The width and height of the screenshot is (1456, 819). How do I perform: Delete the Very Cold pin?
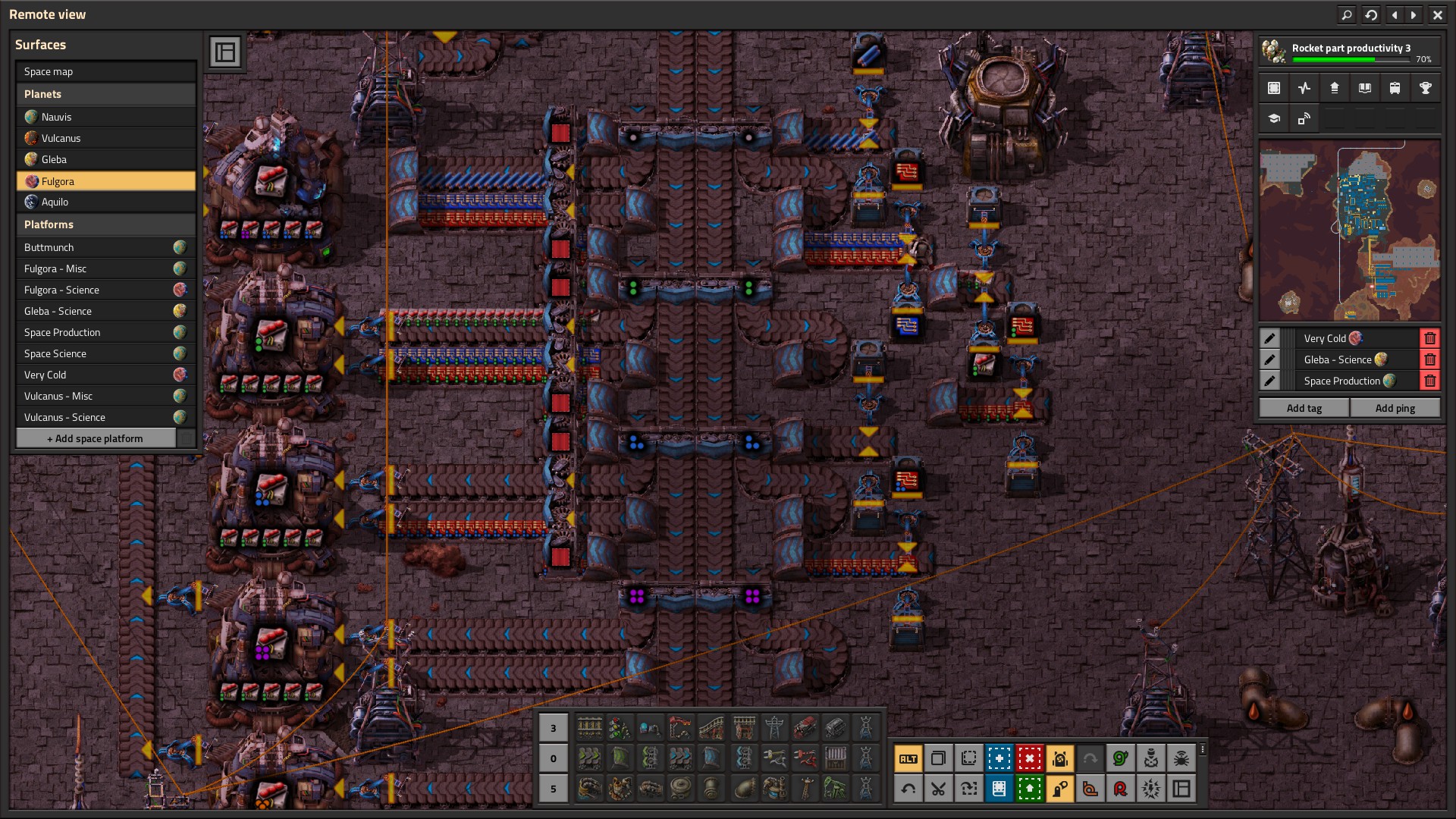[1429, 338]
